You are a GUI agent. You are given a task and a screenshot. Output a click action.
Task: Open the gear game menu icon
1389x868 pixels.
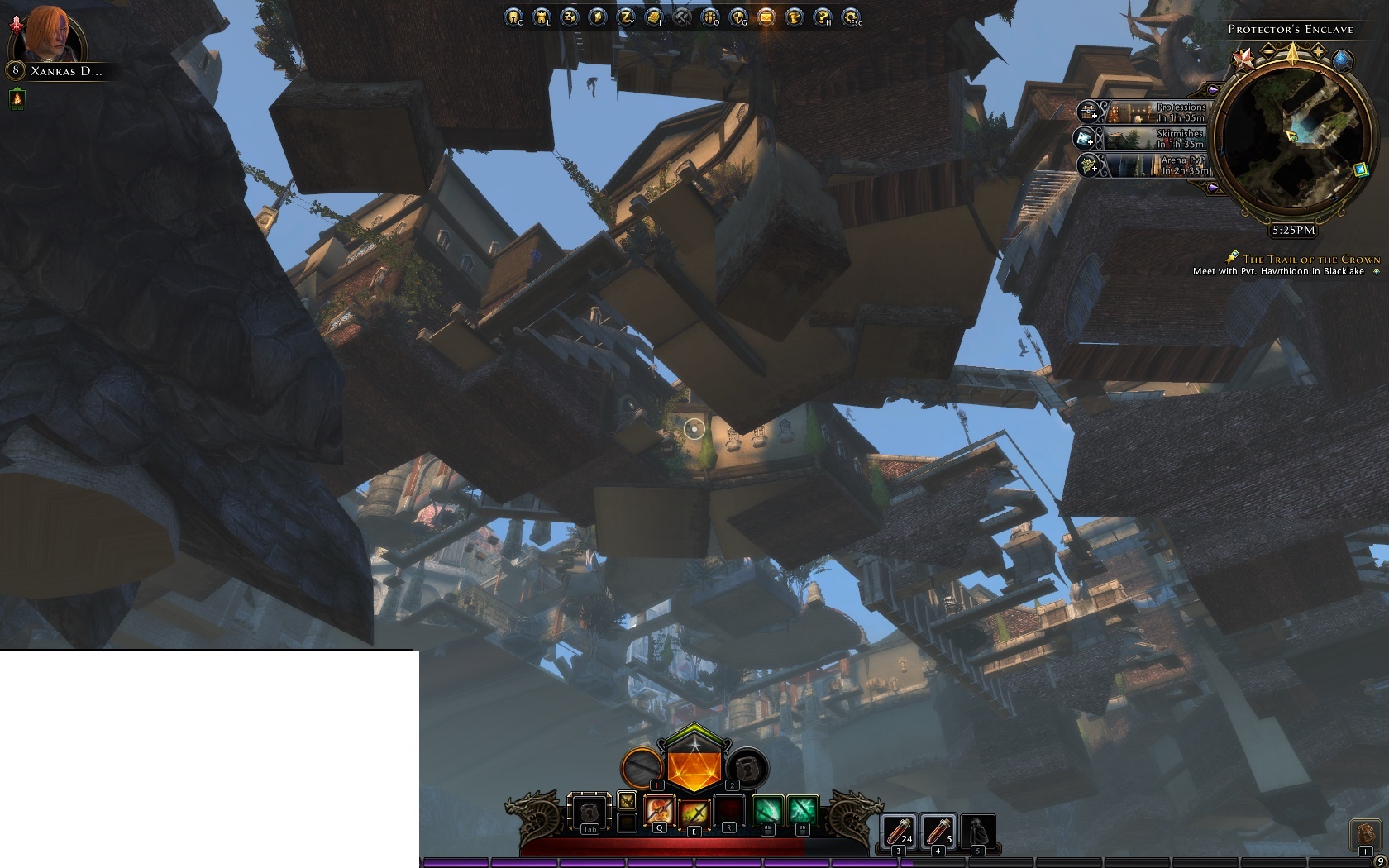851,17
